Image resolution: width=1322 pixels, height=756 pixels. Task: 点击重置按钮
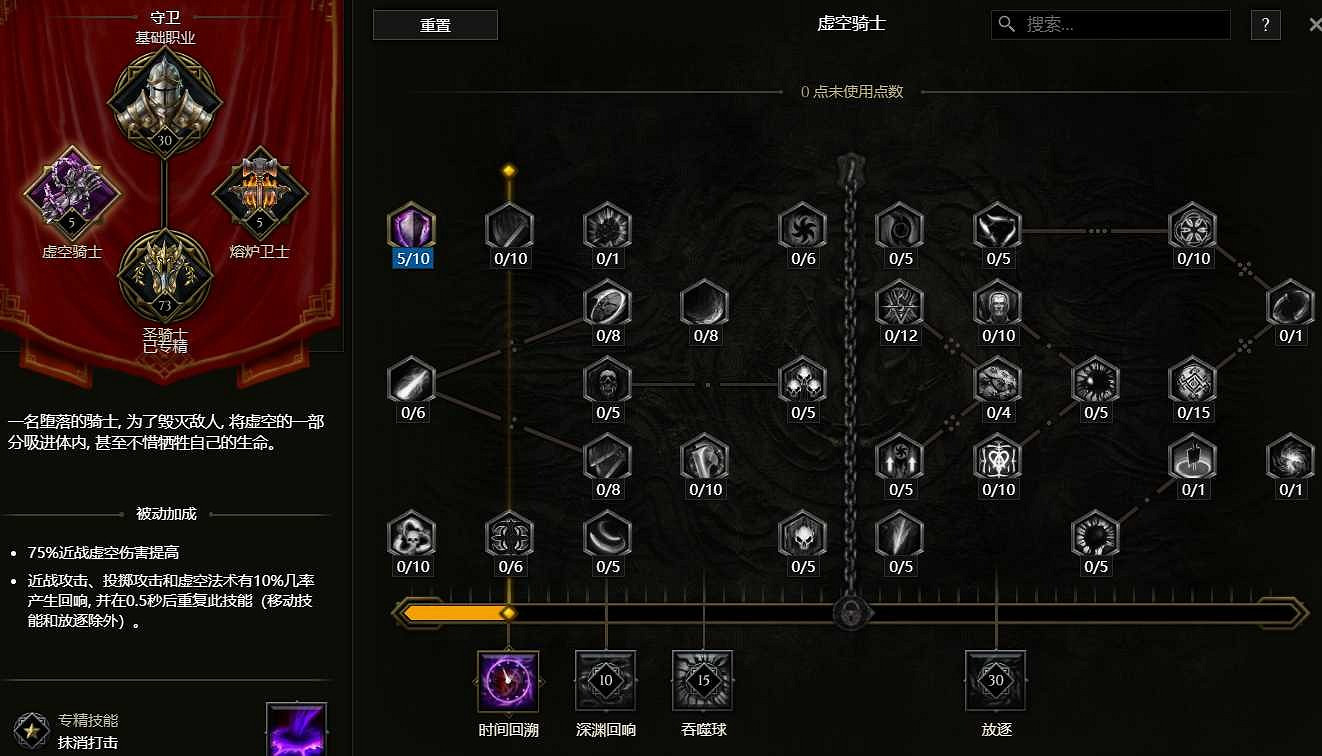(x=435, y=24)
